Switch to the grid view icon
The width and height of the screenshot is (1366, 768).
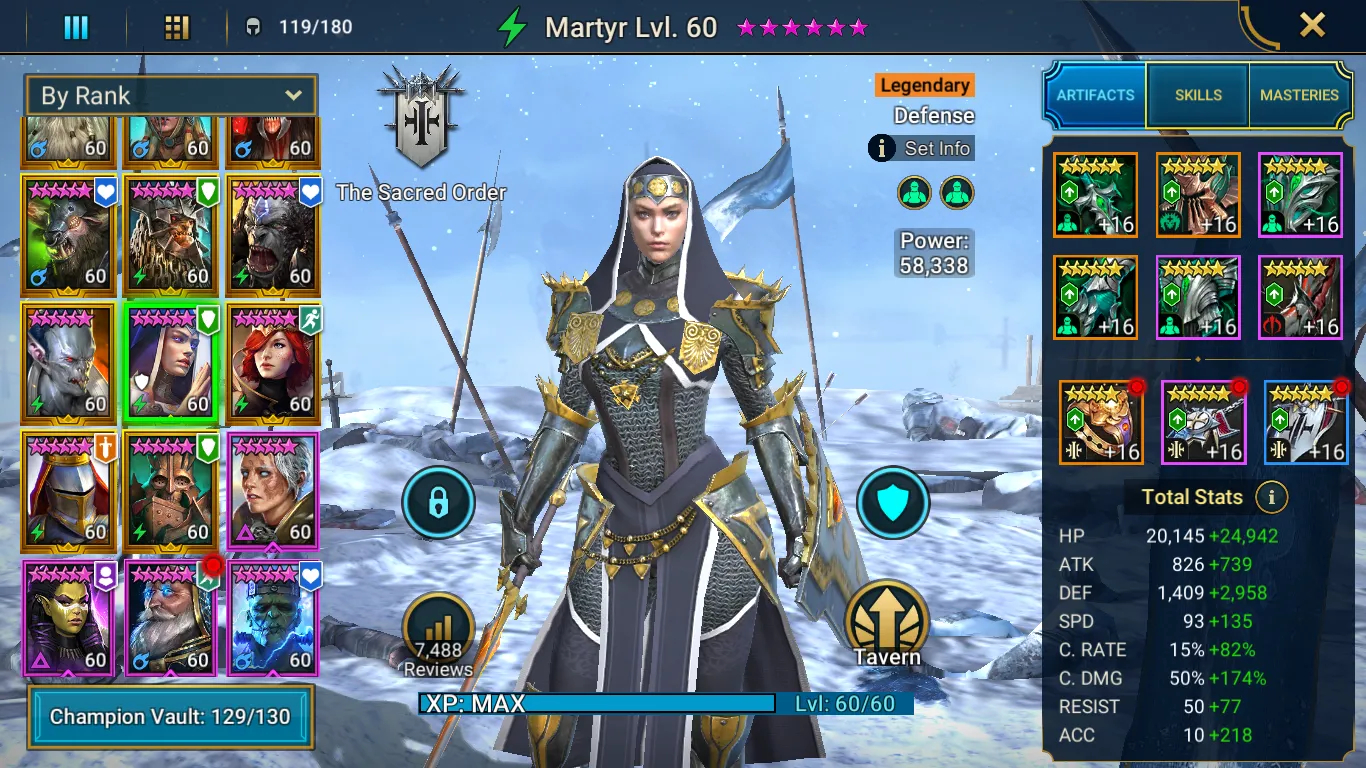pyautogui.click(x=177, y=27)
